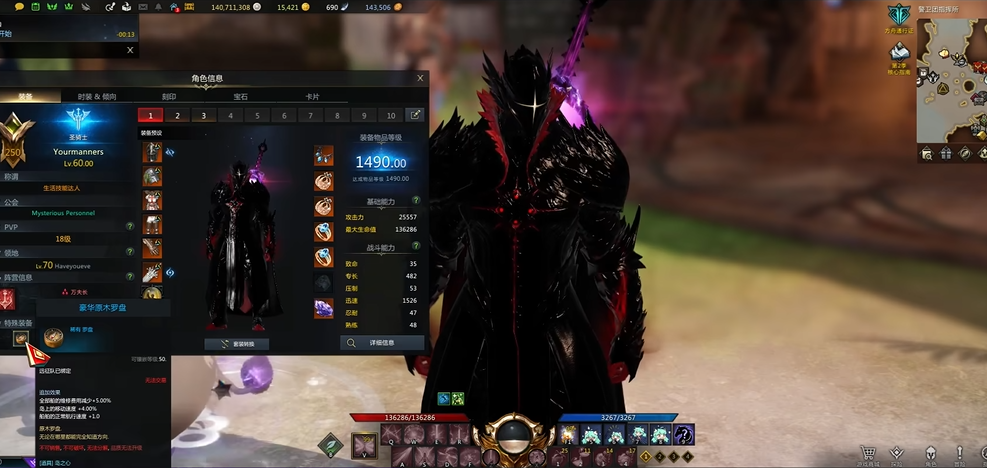
Task: Open the 方舟通行证 Ark Pass icon
Action: pos(899,15)
